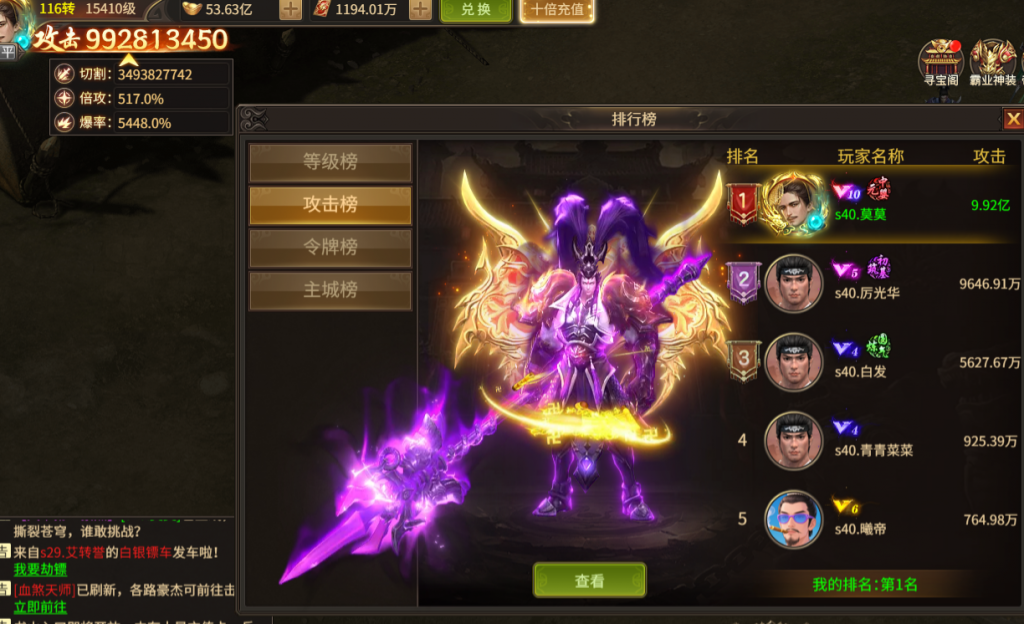Screen dimensions: 1024x624
Task: Follow the 立即前往 chat link
Action: click(x=41, y=607)
